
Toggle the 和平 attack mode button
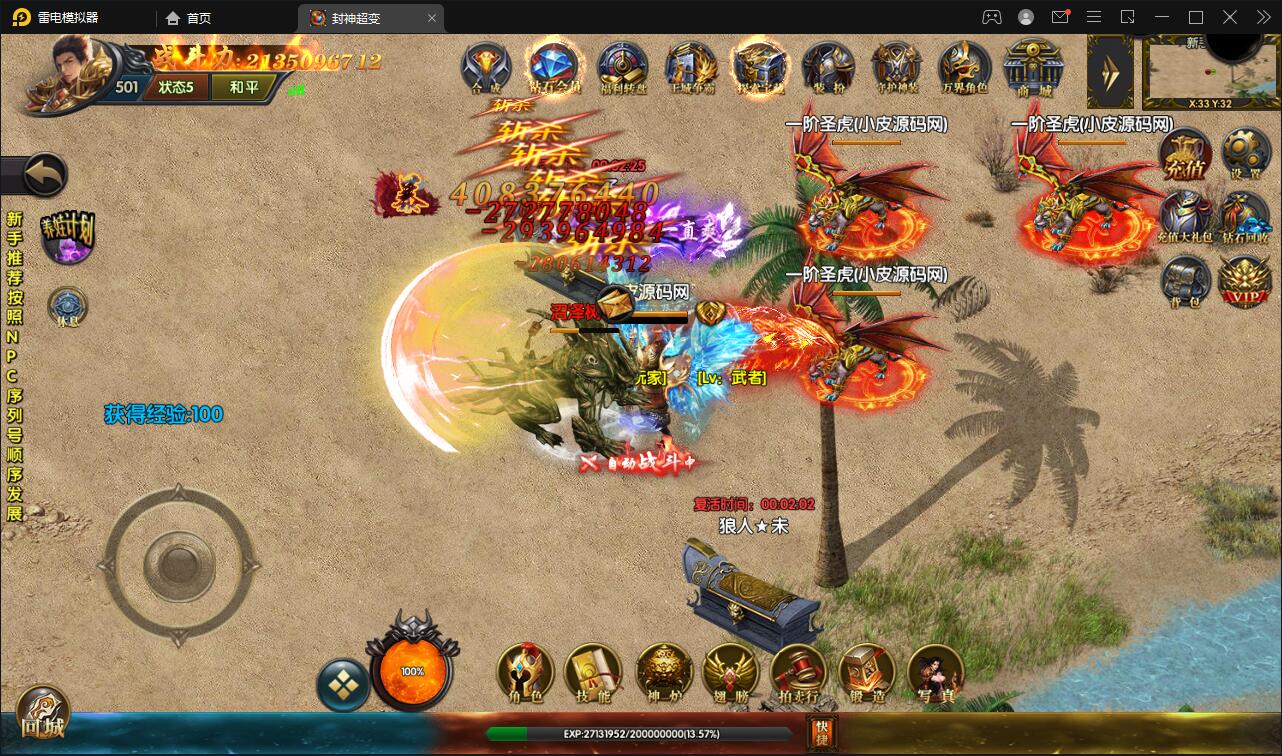click(x=243, y=87)
